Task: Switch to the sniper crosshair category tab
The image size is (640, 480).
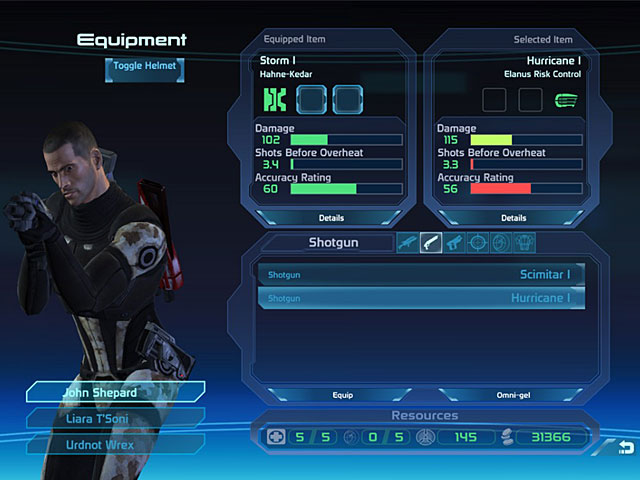Action: (478, 242)
